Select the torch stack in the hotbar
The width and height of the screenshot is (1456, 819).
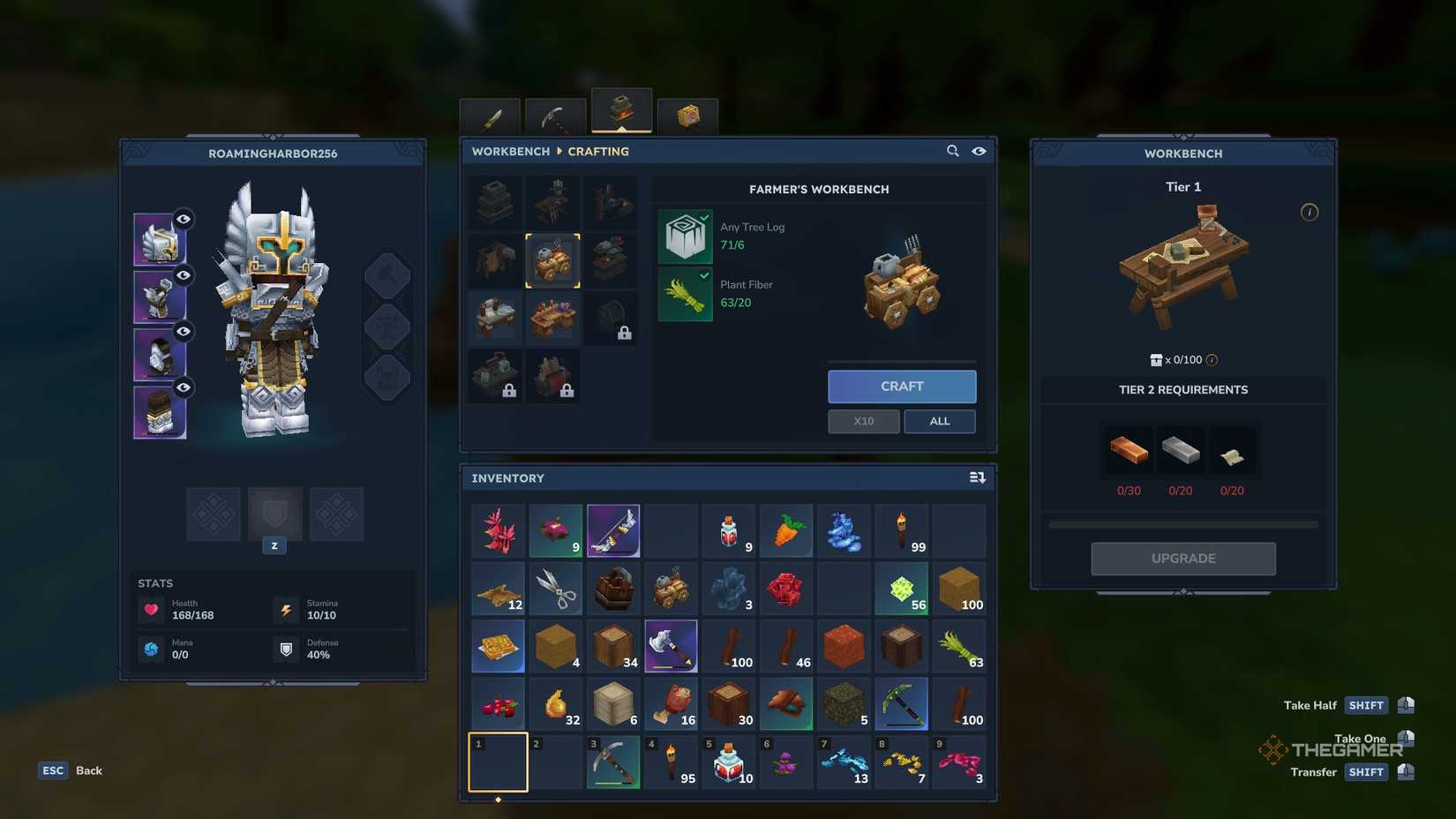tap(672, 762)
